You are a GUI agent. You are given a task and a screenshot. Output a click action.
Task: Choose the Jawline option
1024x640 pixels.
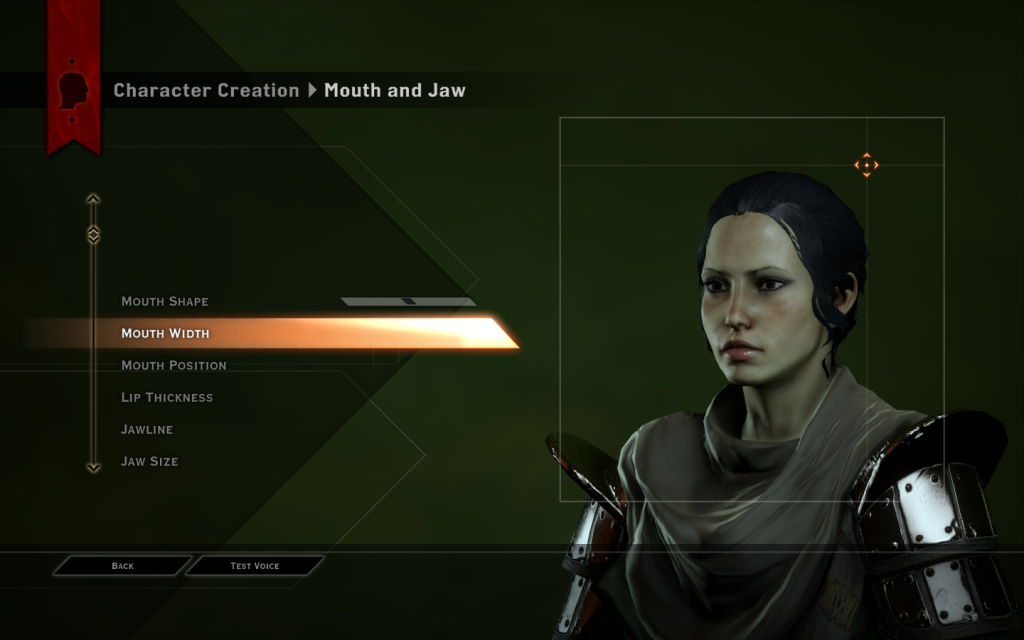[147, 429]
